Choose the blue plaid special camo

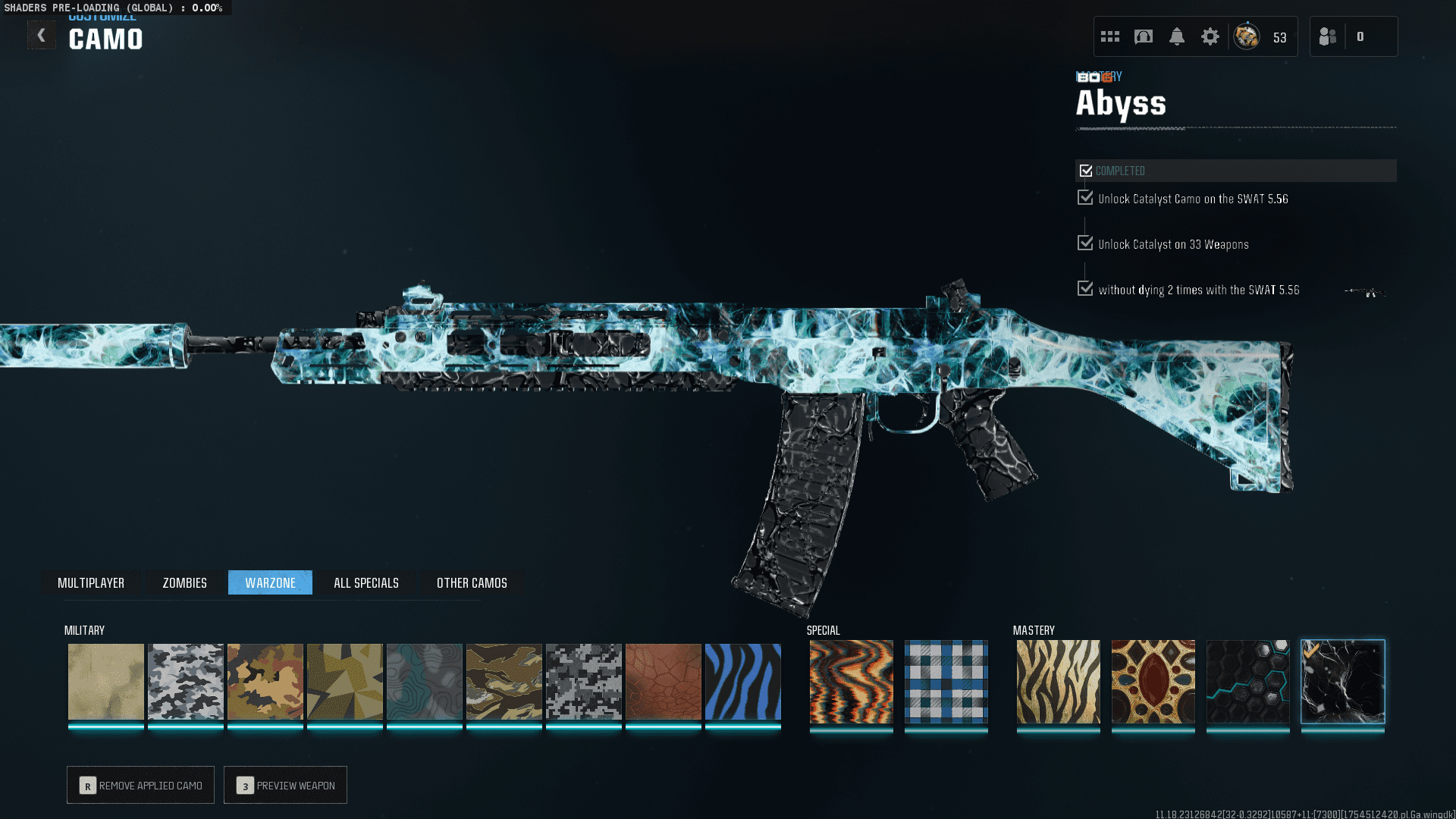click(946, 682)
